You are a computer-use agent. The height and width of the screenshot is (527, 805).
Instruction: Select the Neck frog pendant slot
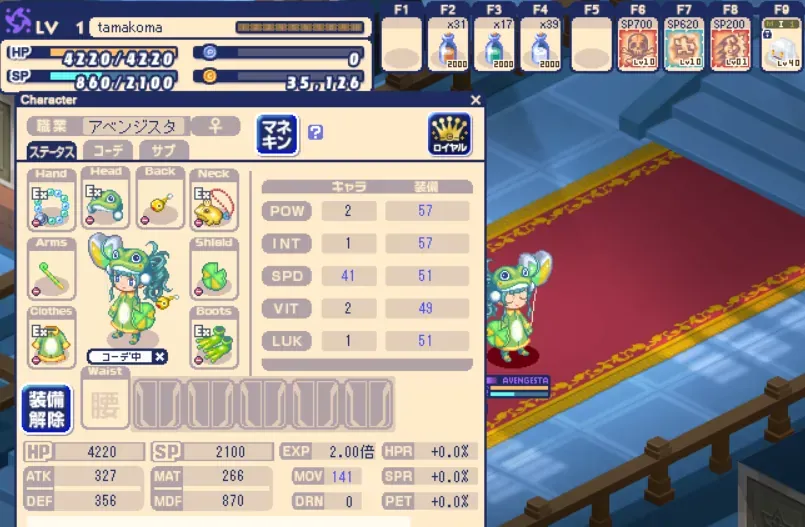[214, 201]
